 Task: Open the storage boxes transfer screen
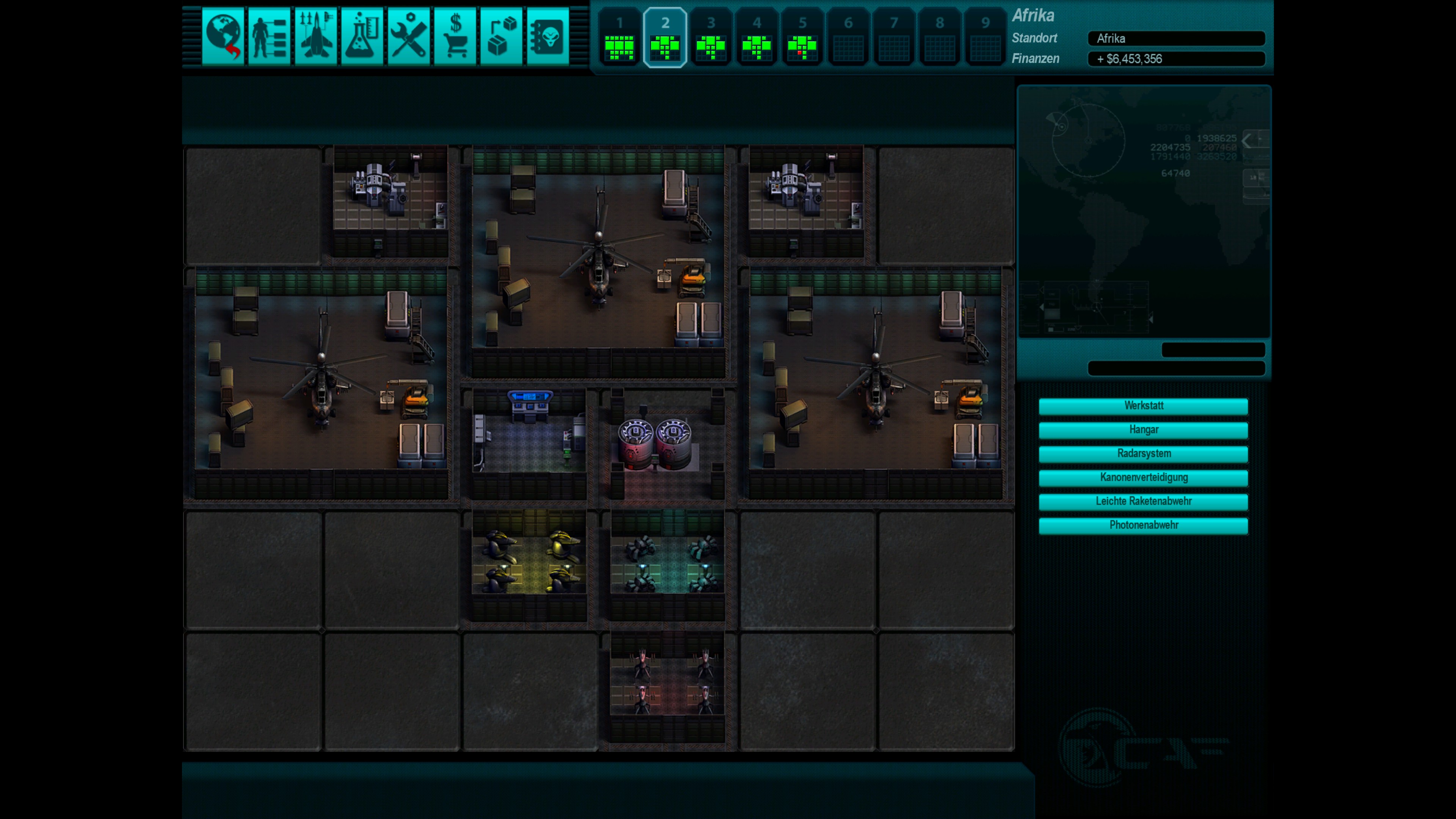coord(501,37)
